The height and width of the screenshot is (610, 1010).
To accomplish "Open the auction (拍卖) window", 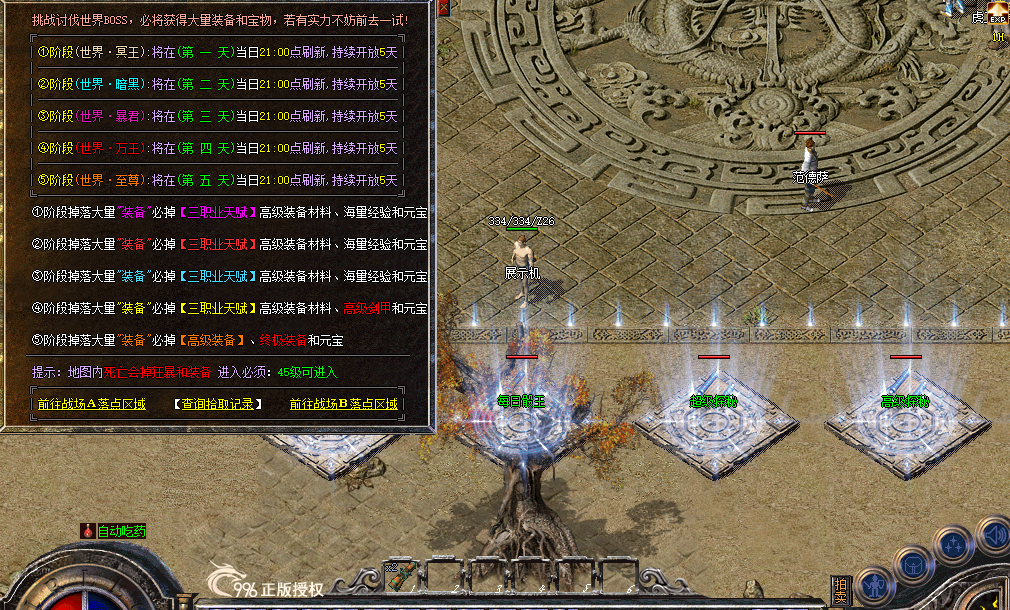I will 842,589.
